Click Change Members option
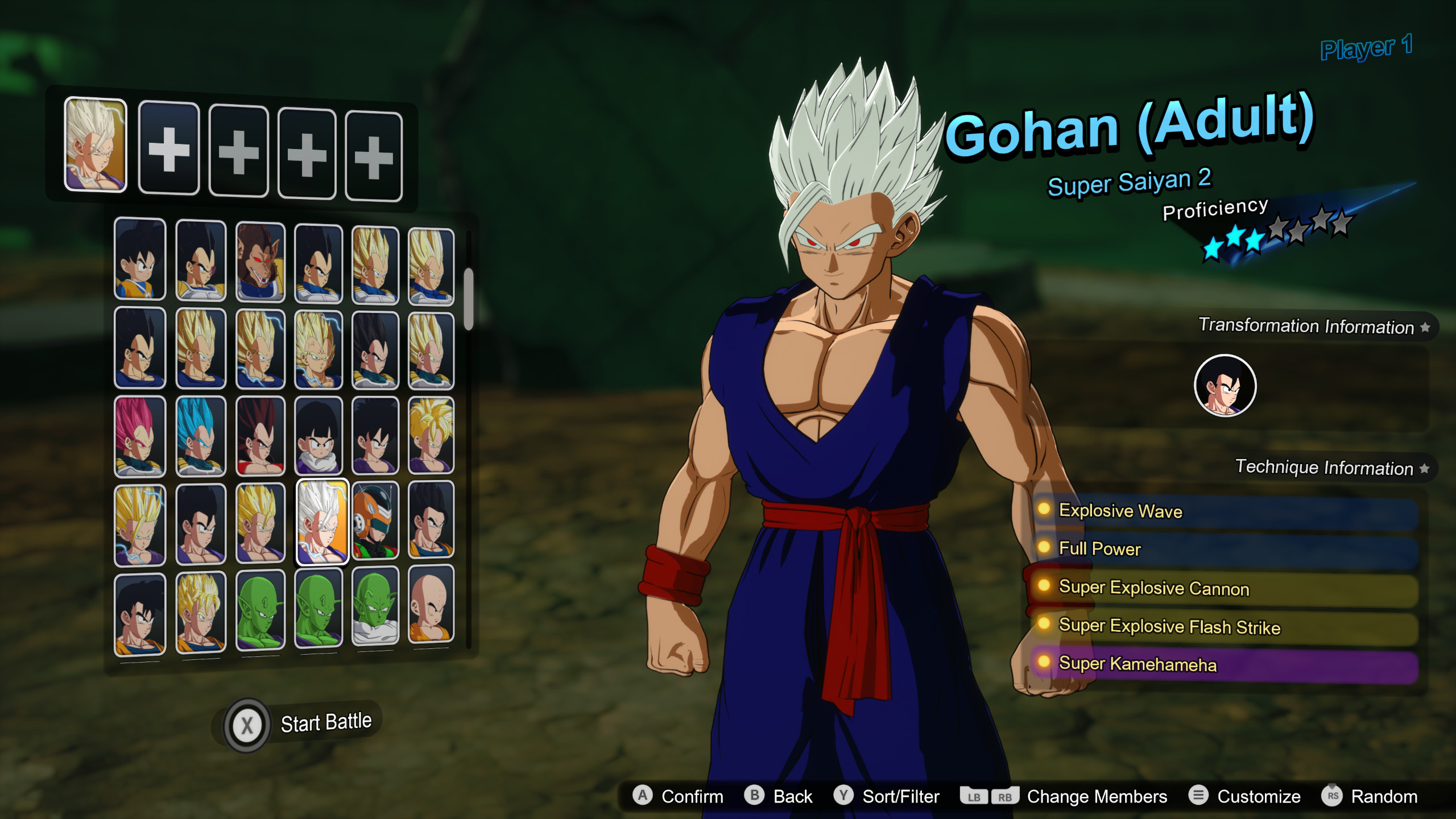 click(1098, 796)
